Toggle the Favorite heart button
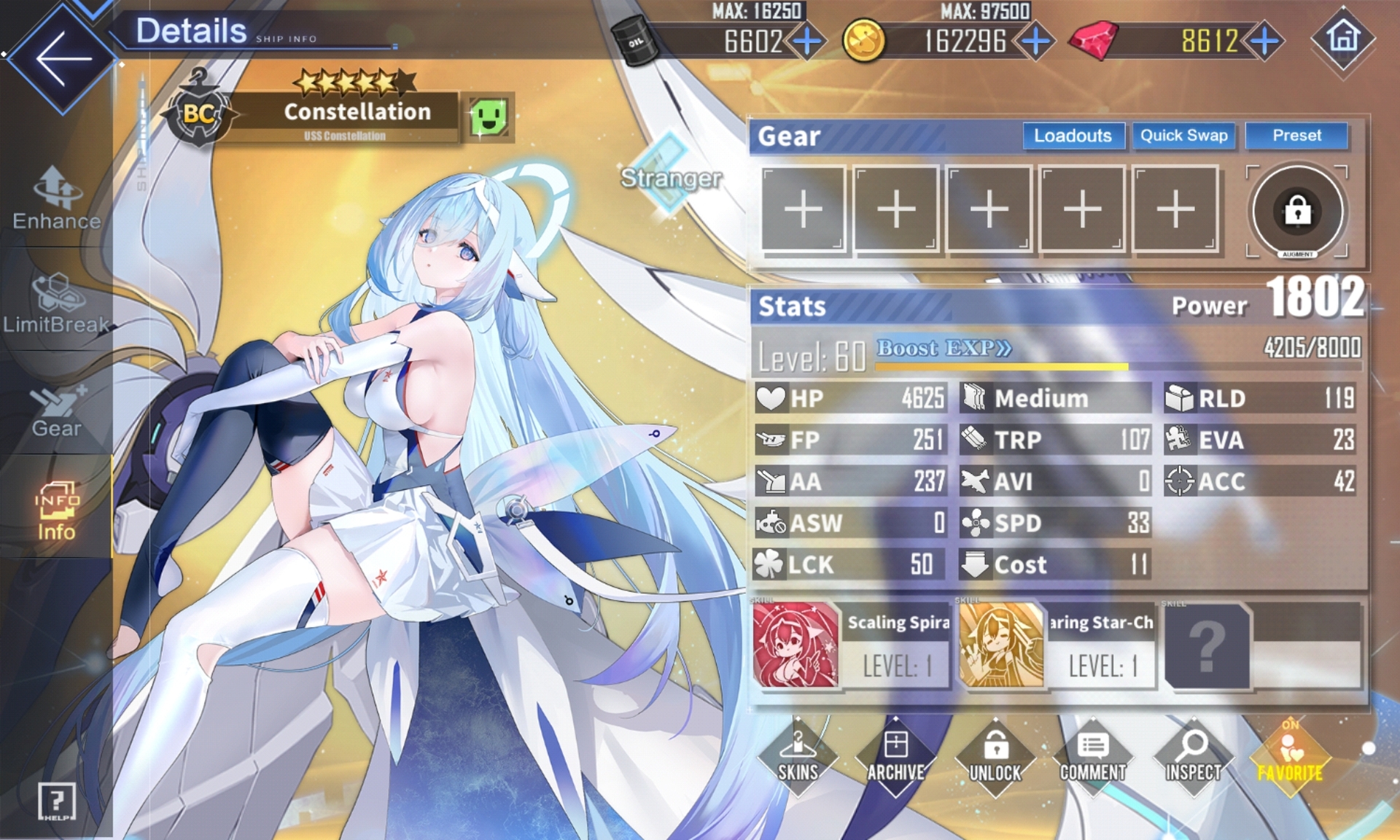1400x840 pixels. coord(1290,758)
